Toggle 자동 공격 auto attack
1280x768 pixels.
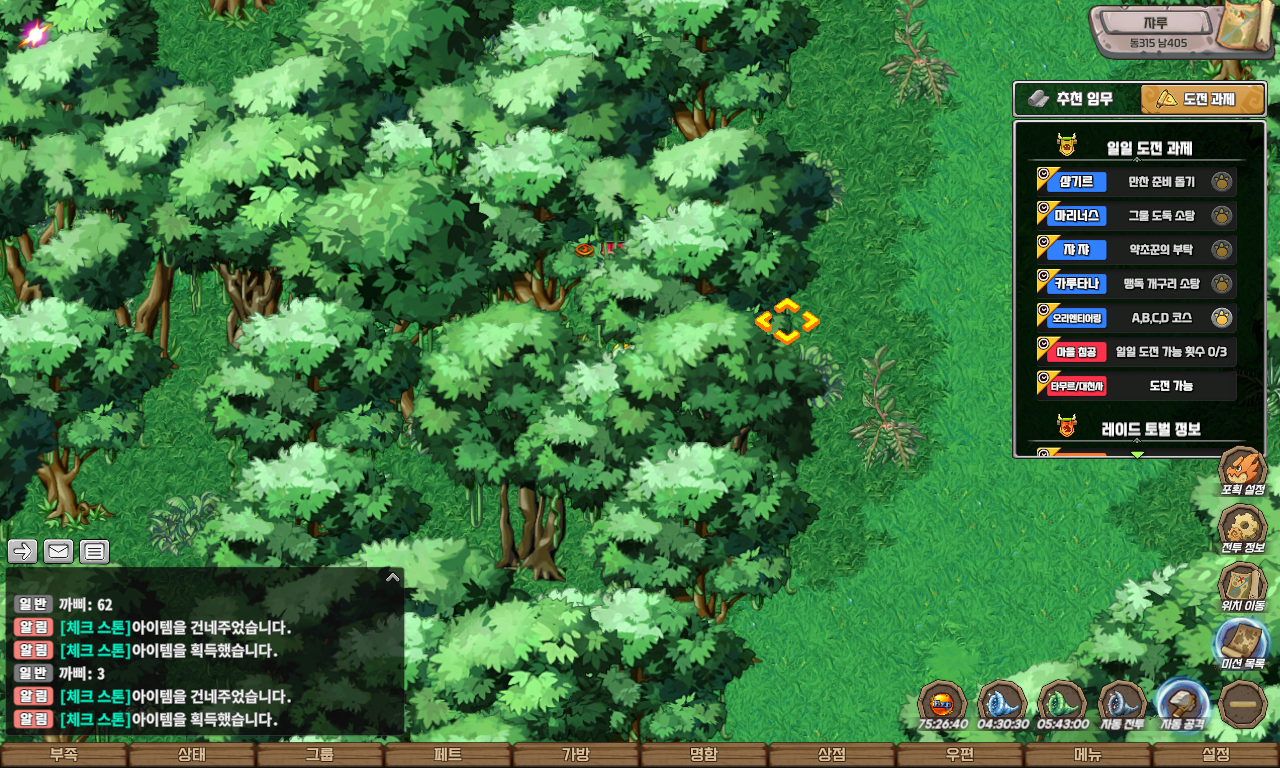point(1181,704)
